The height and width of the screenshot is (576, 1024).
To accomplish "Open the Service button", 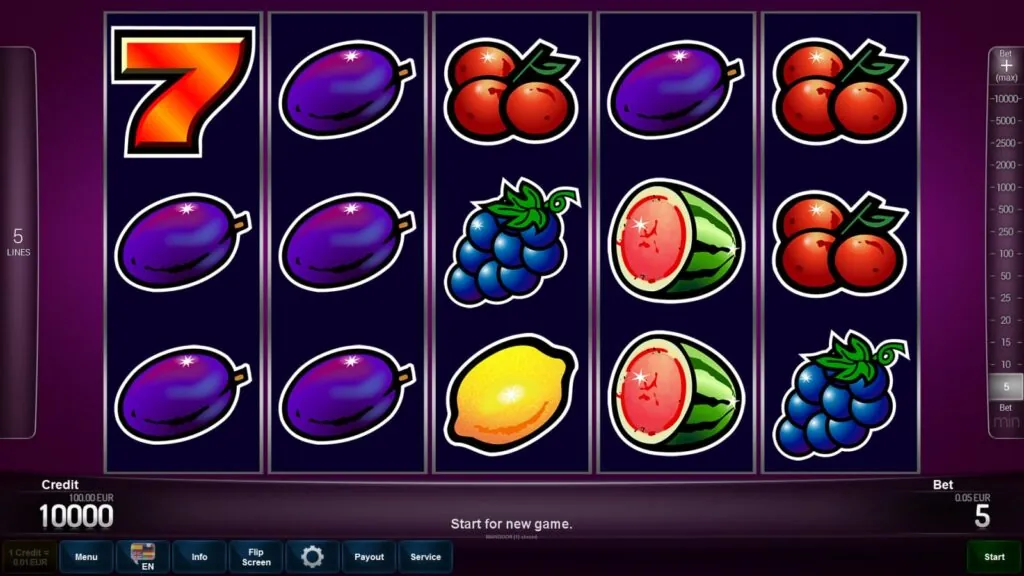I will 425,557.
